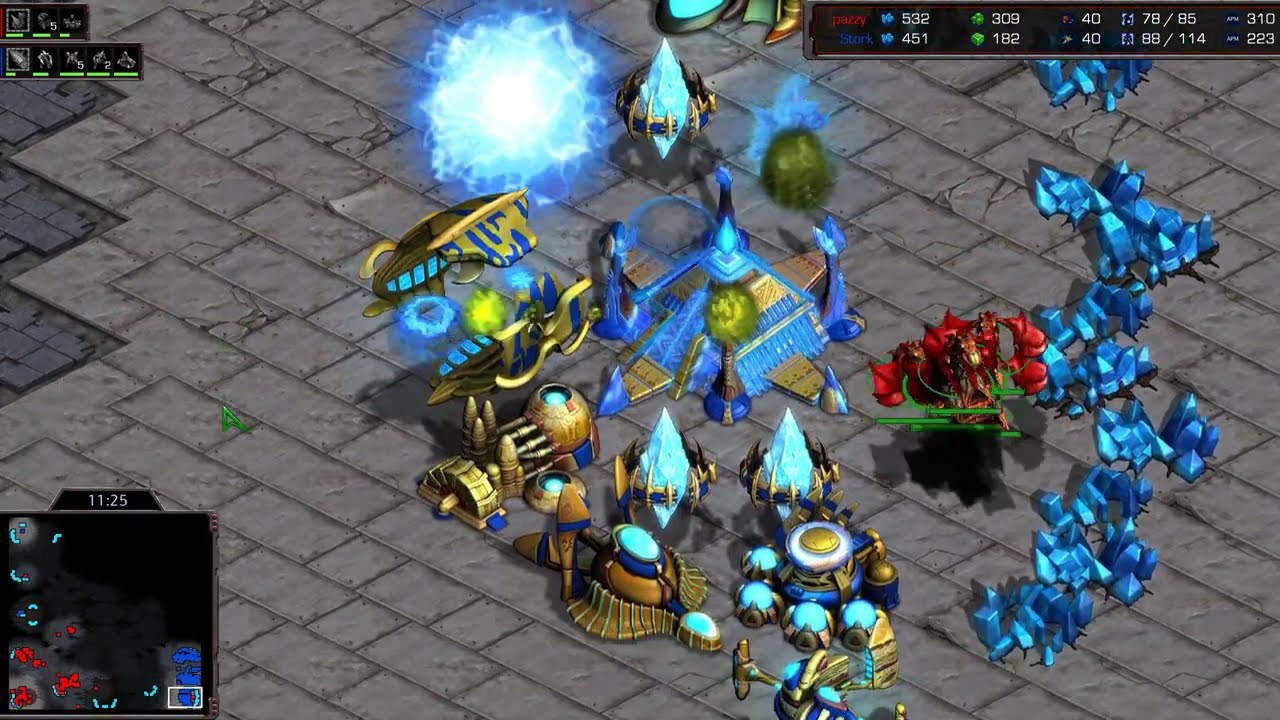
Task: Click pazzy's highlighted upgrade icon in the red row
Action: 18,20
